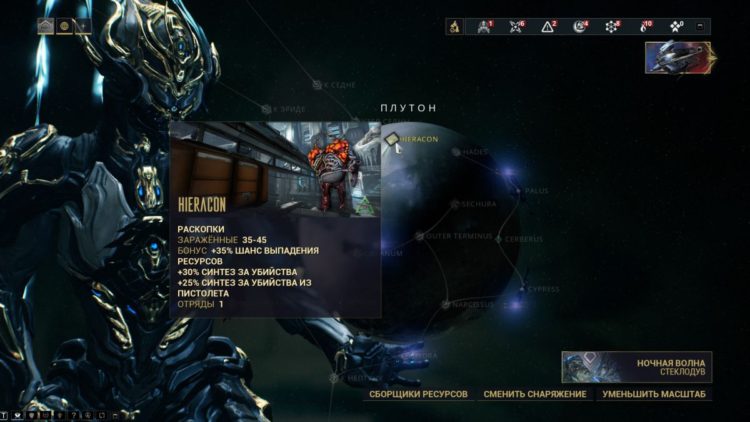The width and height of the screenshot is (750, 422).
Task: Pick the Cerberus mission node
Action: coord(498,239)
